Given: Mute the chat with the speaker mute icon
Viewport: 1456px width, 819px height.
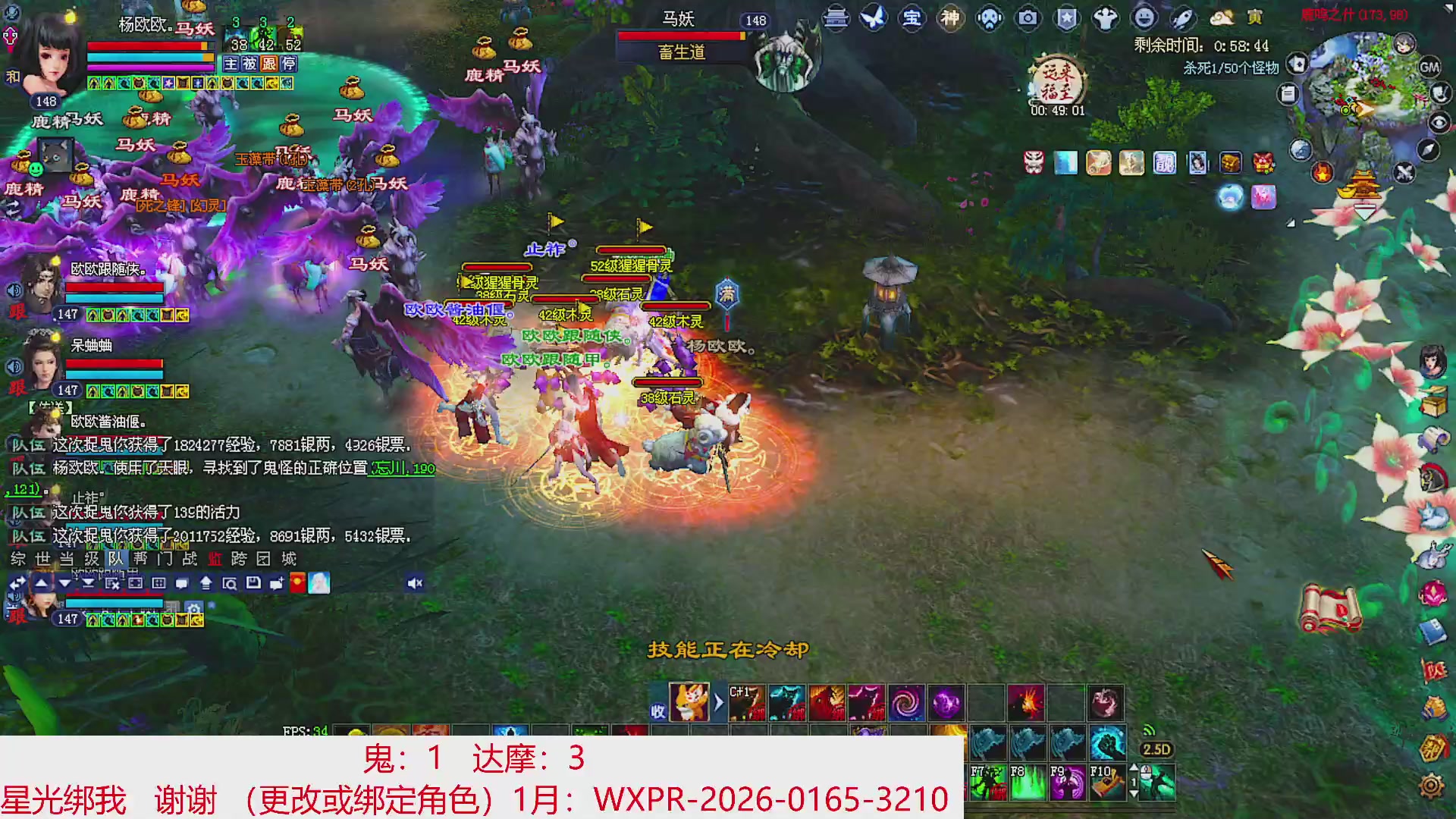Looking at the screenshot, I should tap(416, 583).
